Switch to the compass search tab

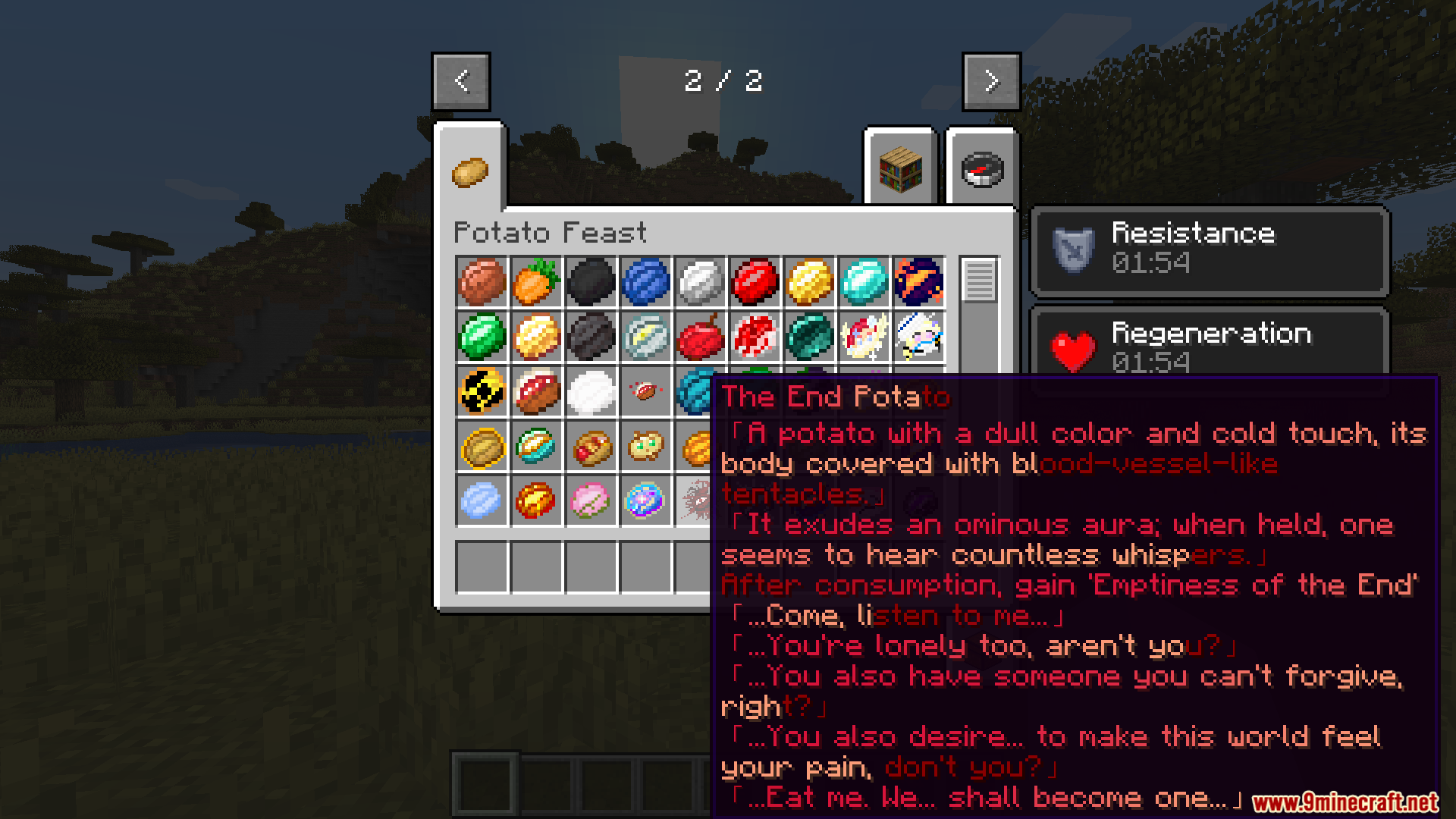(982, 170)
